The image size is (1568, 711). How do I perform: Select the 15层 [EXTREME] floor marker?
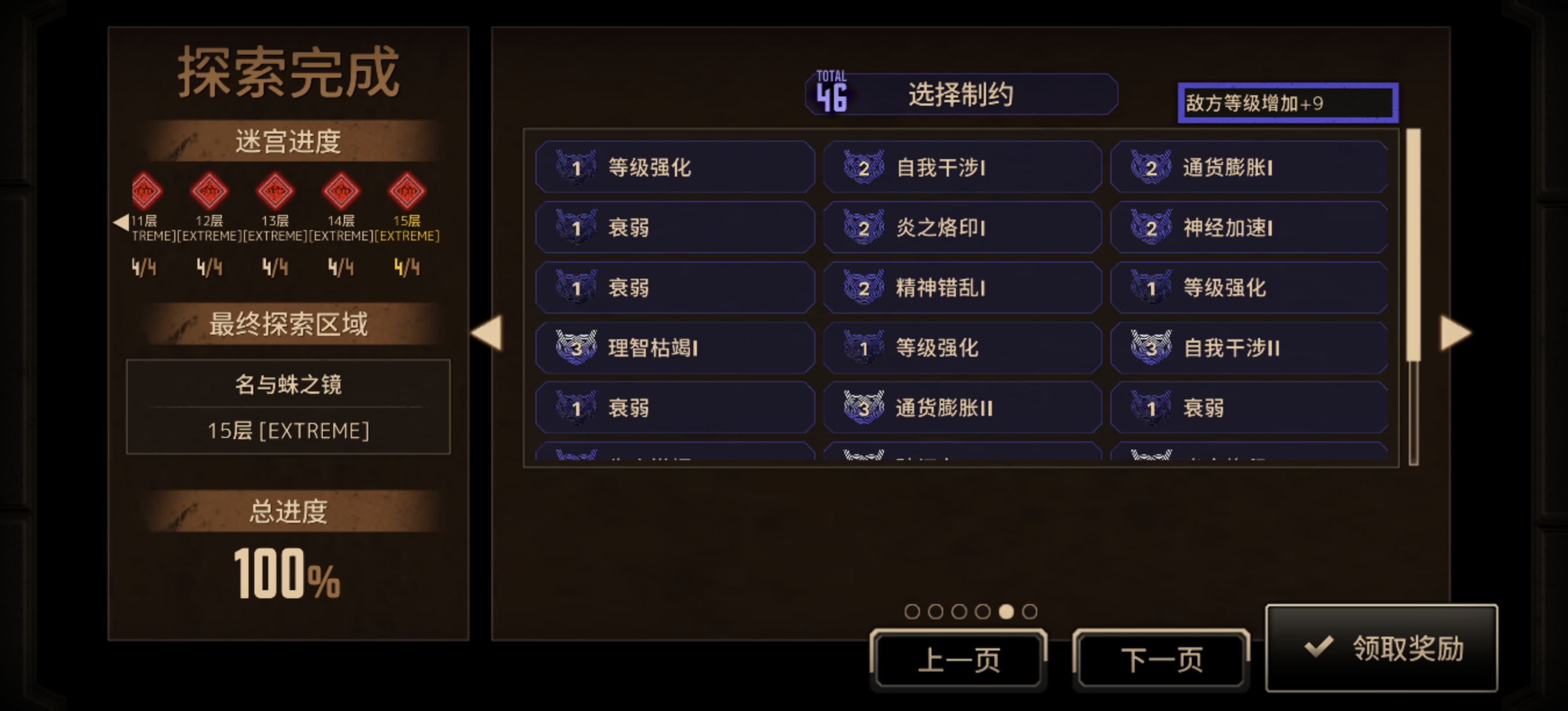[407, 193]
